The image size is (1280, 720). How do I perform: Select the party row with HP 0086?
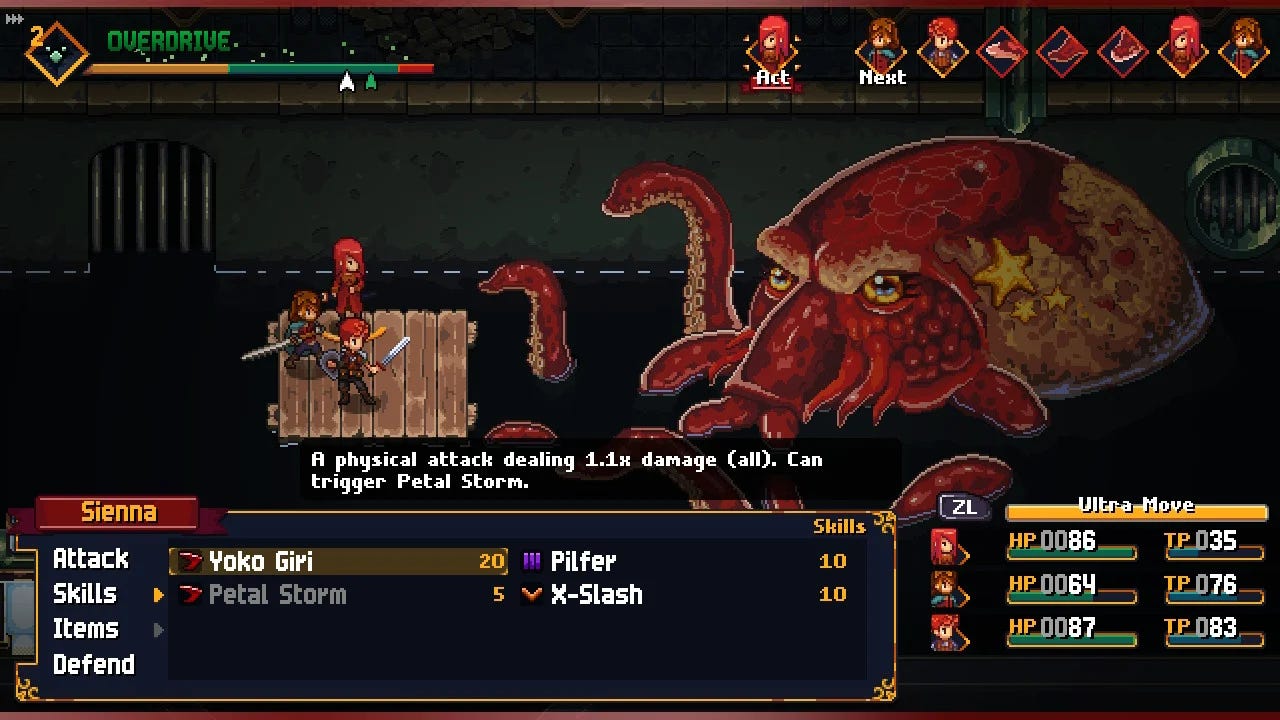pos(1087,544)
